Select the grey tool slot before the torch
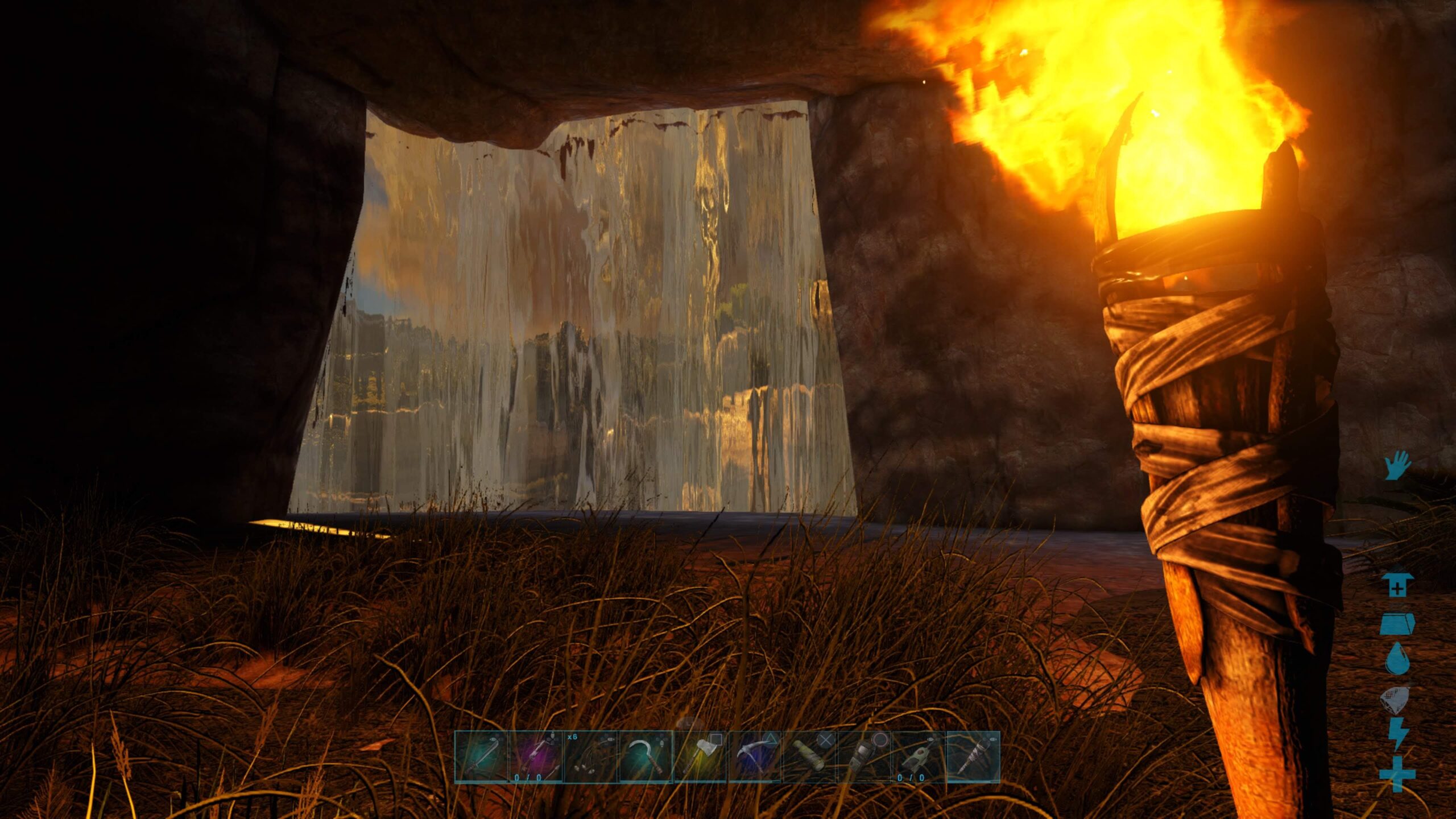 pyautogui.click(x=919, y=757)
